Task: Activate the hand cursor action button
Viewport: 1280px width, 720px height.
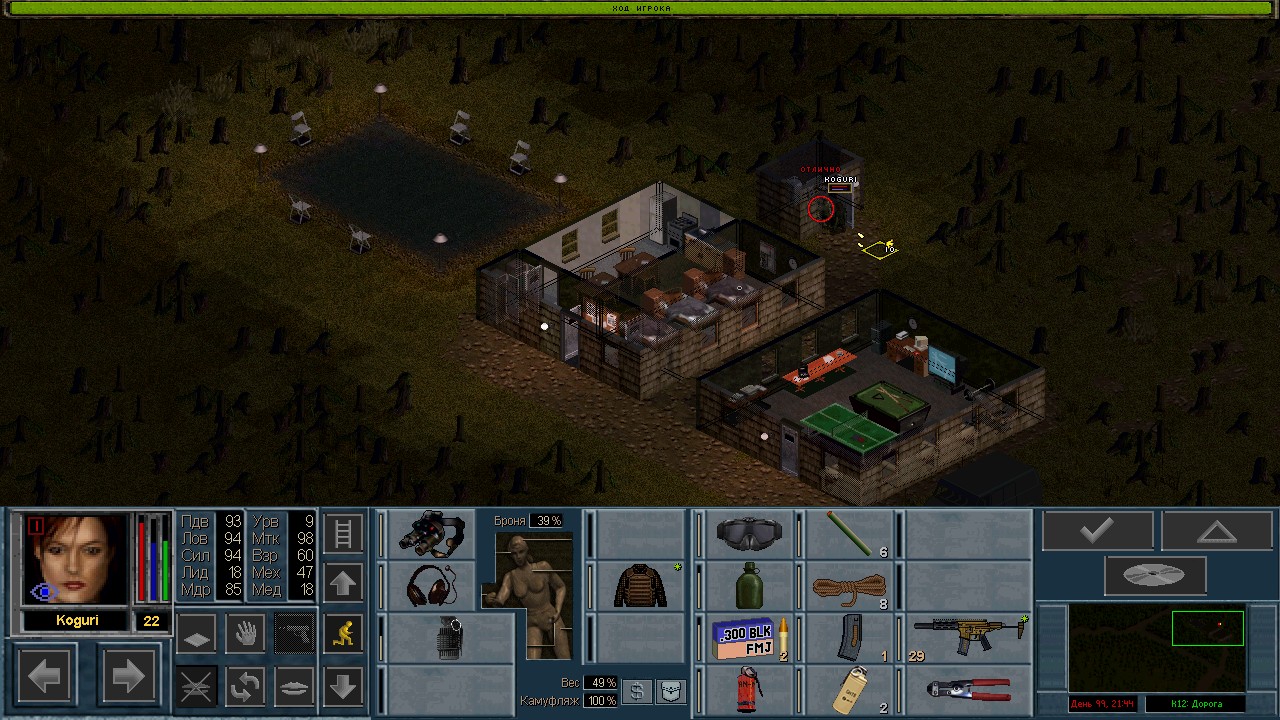Action: click(246, 633)
